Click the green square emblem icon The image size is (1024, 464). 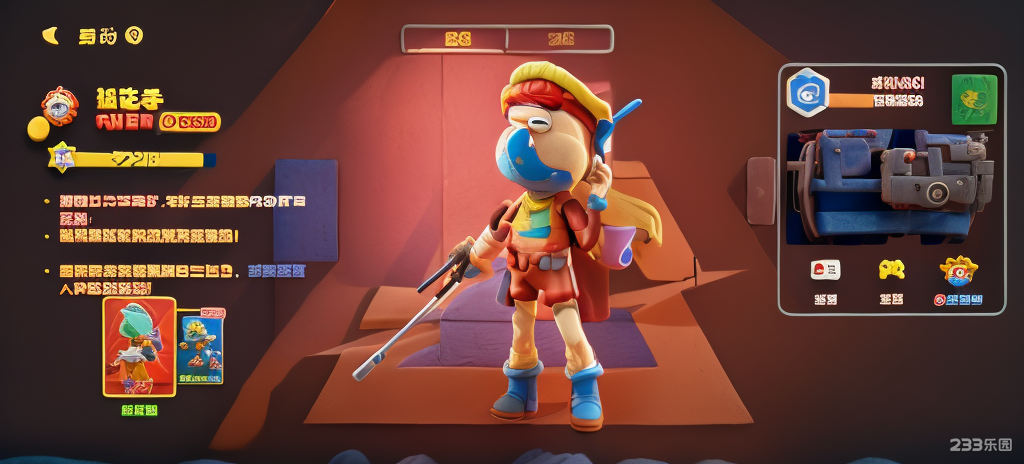pyautogui.click(x=974, y=99)
